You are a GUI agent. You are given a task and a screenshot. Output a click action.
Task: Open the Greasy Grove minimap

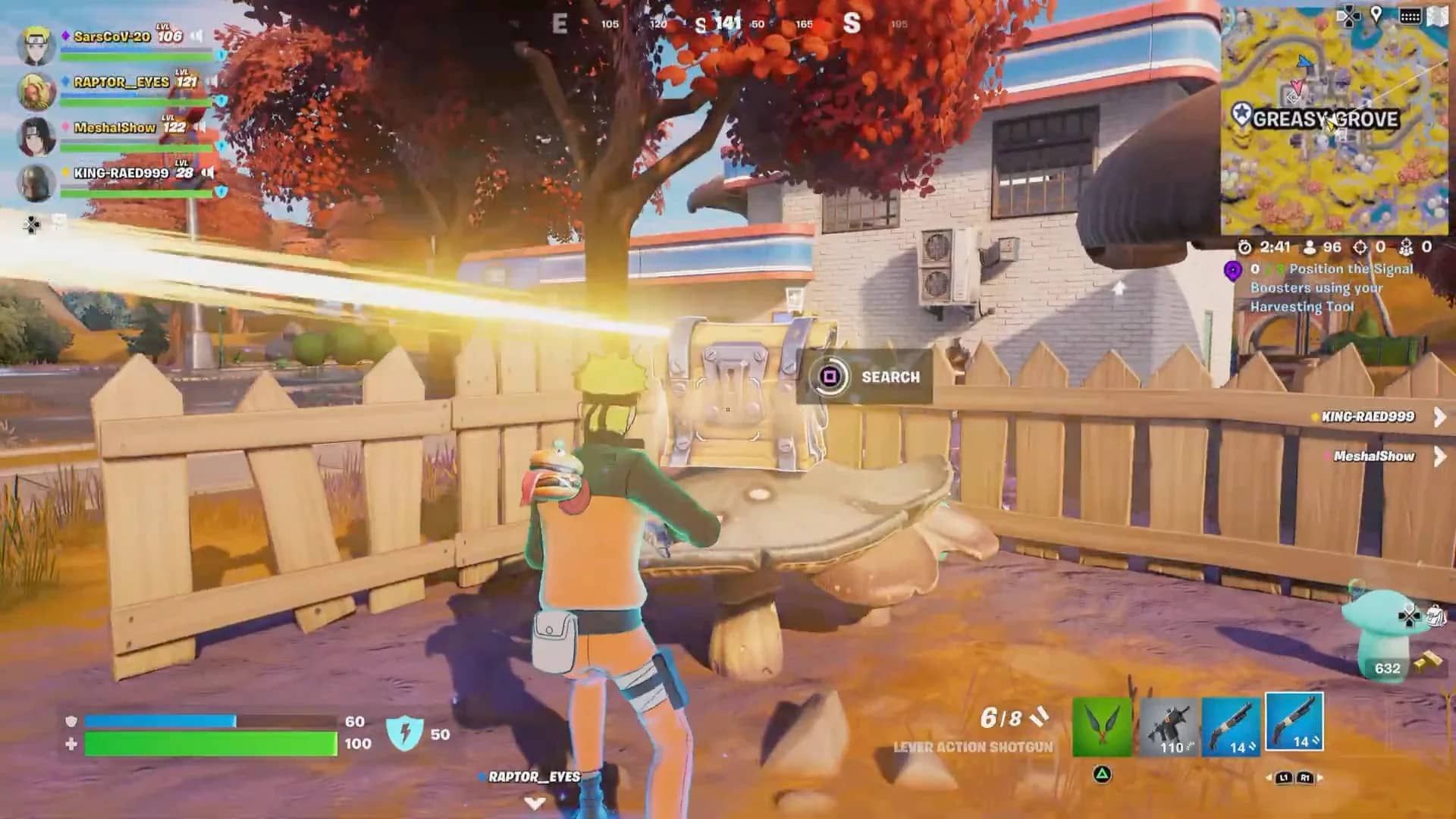pos(1335,121)
